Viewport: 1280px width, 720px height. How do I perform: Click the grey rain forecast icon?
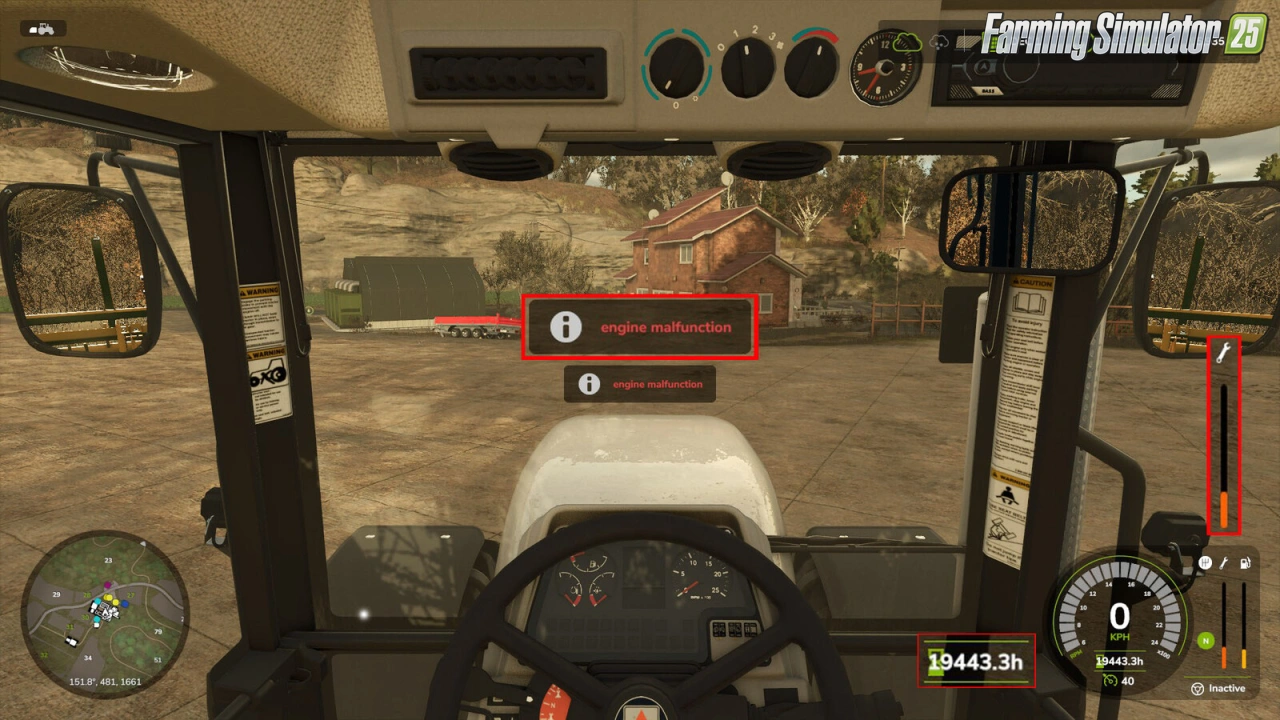pyautogui.click(x=938, y=43)
